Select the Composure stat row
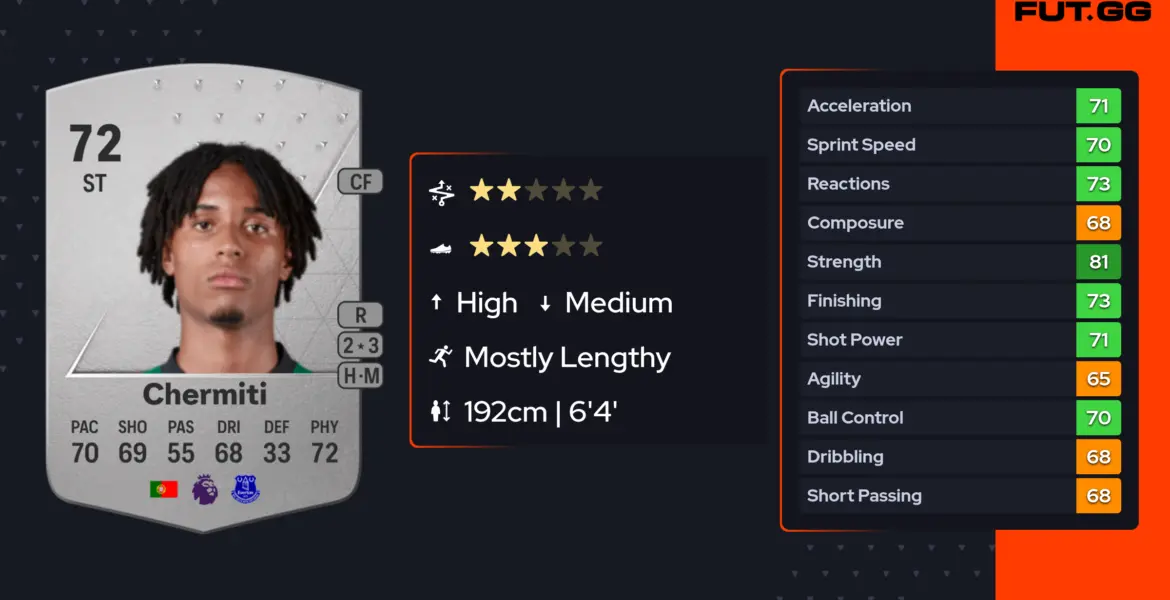 click(x=959, y=223)
